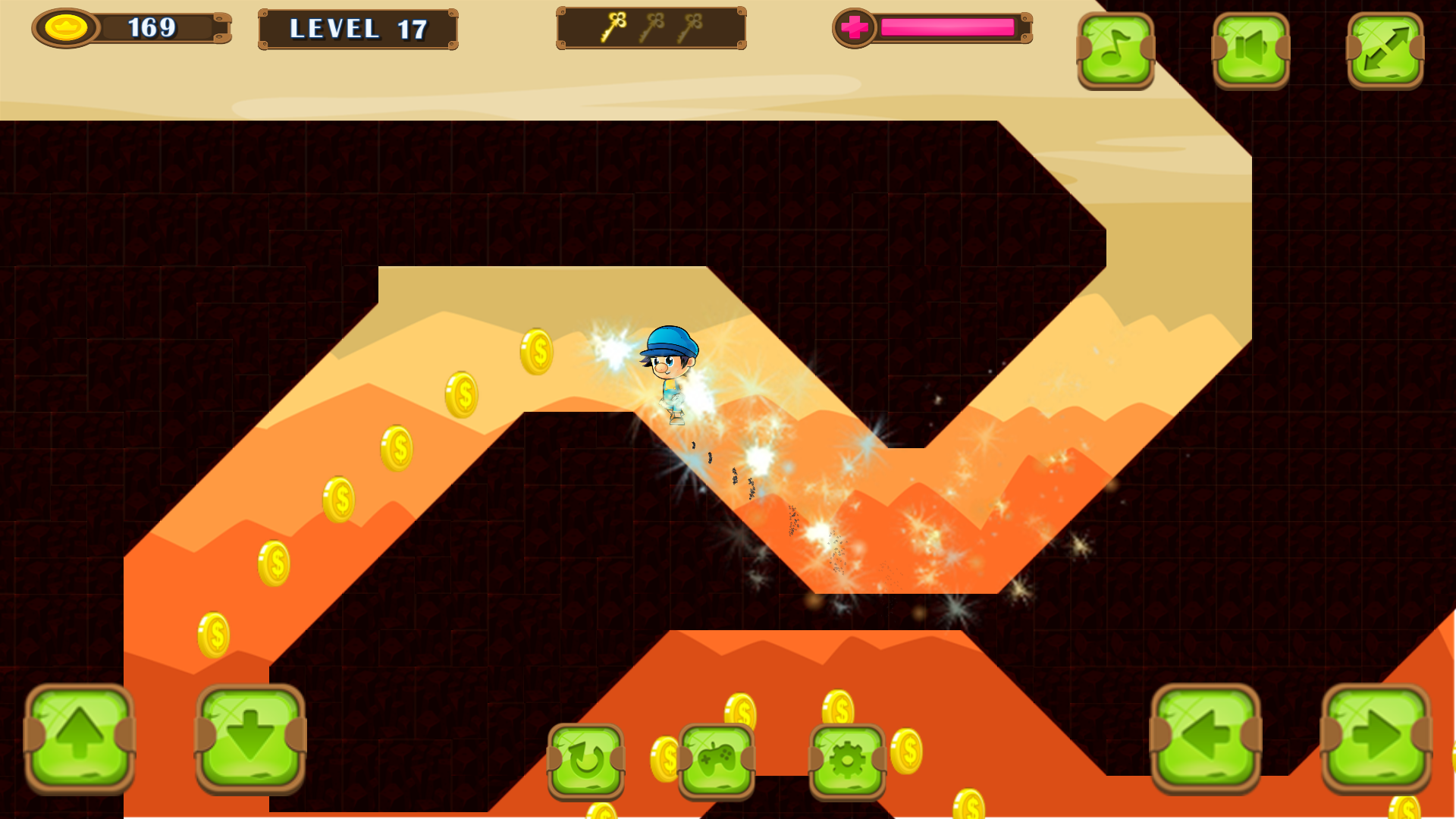Move right with the right arrow button

pos(1376,737)
